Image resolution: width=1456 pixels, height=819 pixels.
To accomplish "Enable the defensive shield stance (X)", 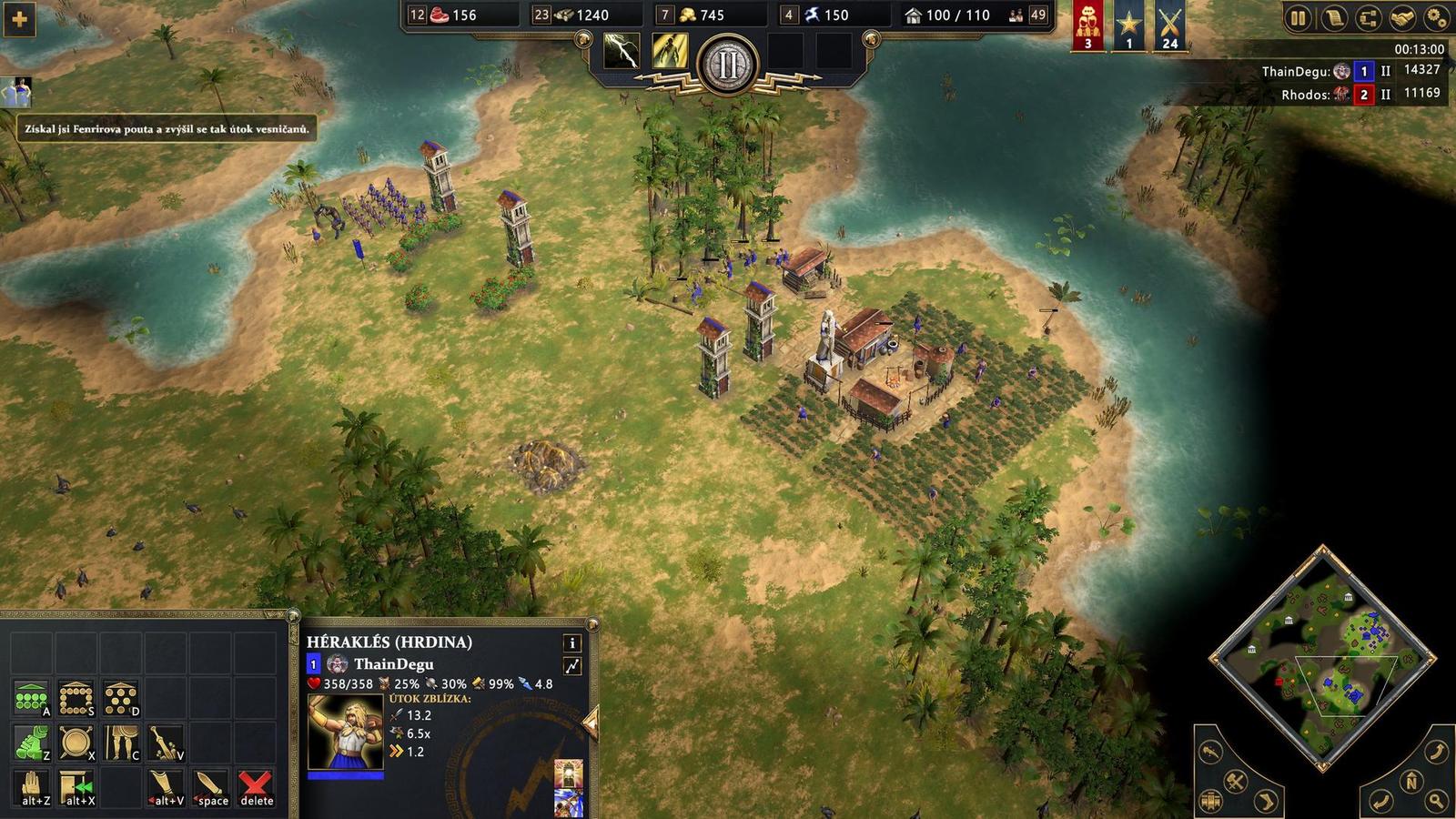I will (x=77, y=743).
